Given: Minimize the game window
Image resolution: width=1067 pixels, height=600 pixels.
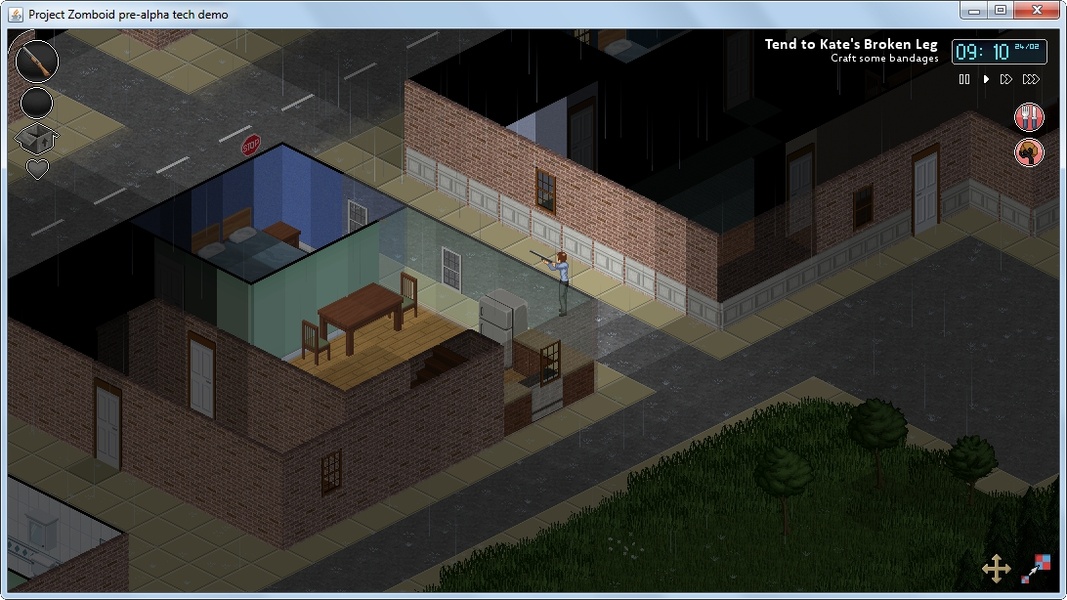Looking at the screenshot, I should [974, 10].
